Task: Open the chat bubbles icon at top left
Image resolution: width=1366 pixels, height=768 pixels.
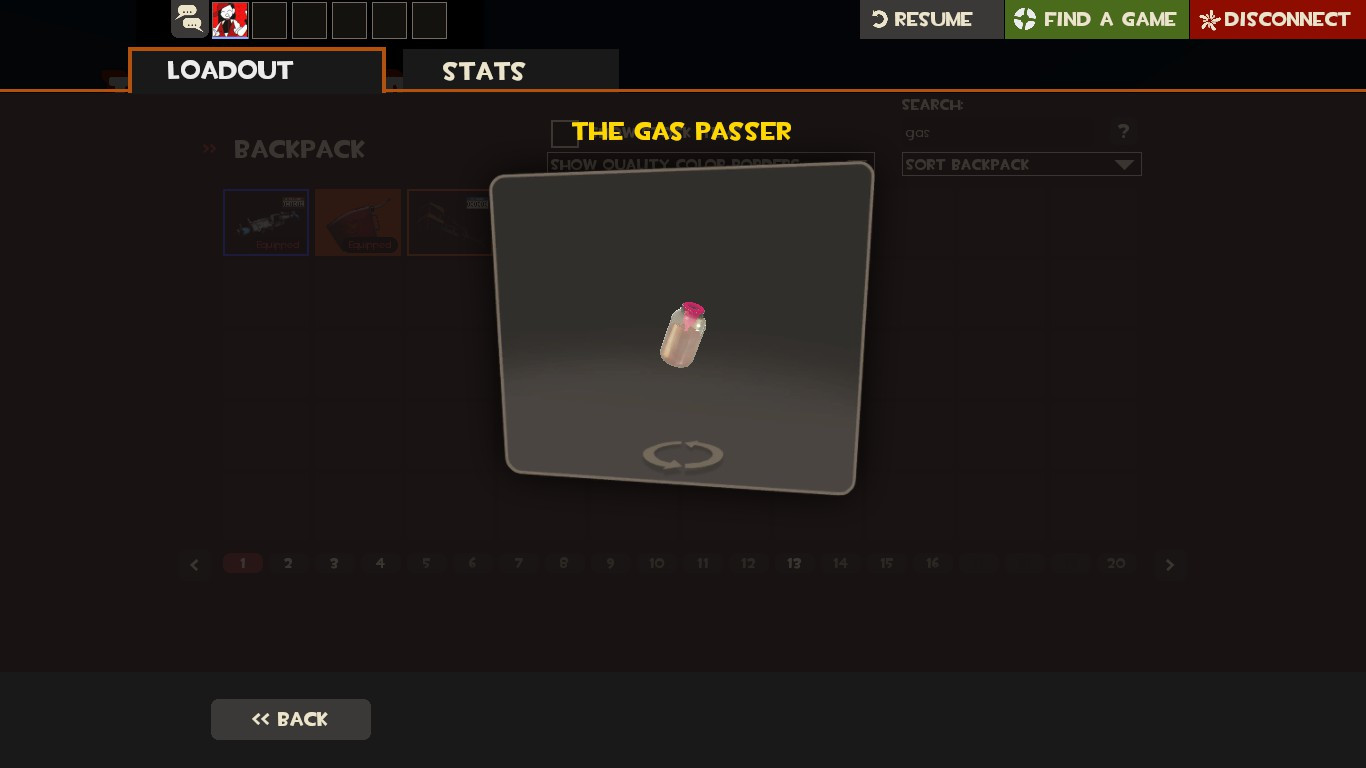Action: coord(189,19)
